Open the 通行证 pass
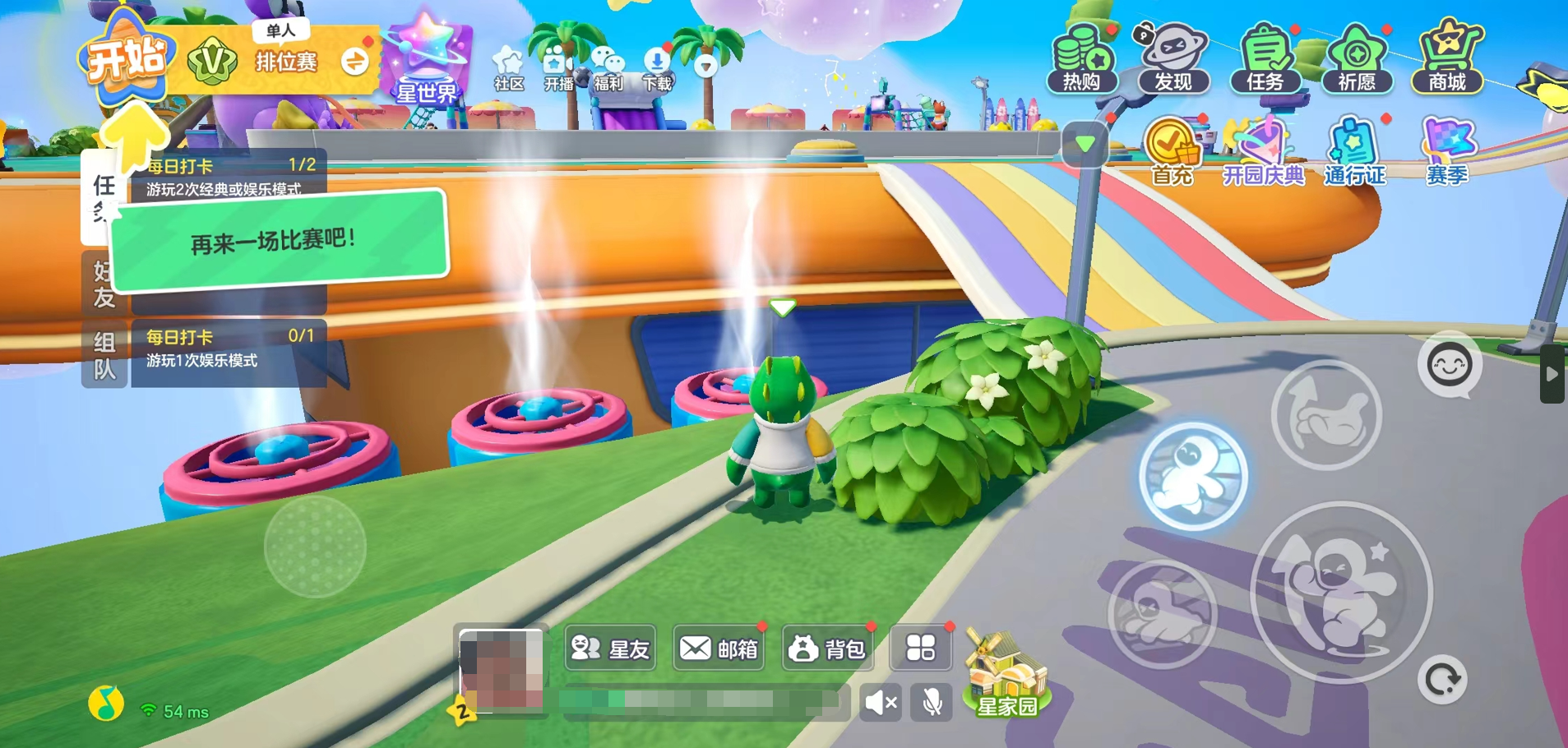 click(x=1354, y=152)
